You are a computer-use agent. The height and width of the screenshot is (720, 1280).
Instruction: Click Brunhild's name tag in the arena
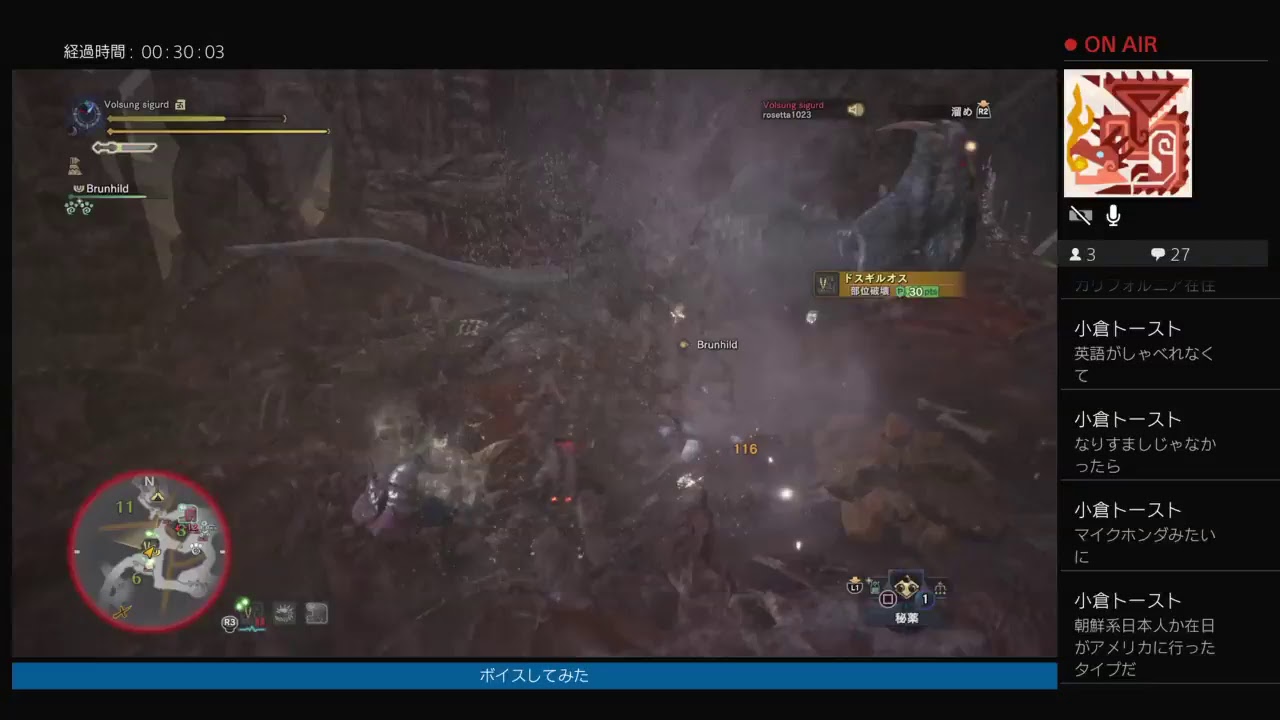click(715, 344)
